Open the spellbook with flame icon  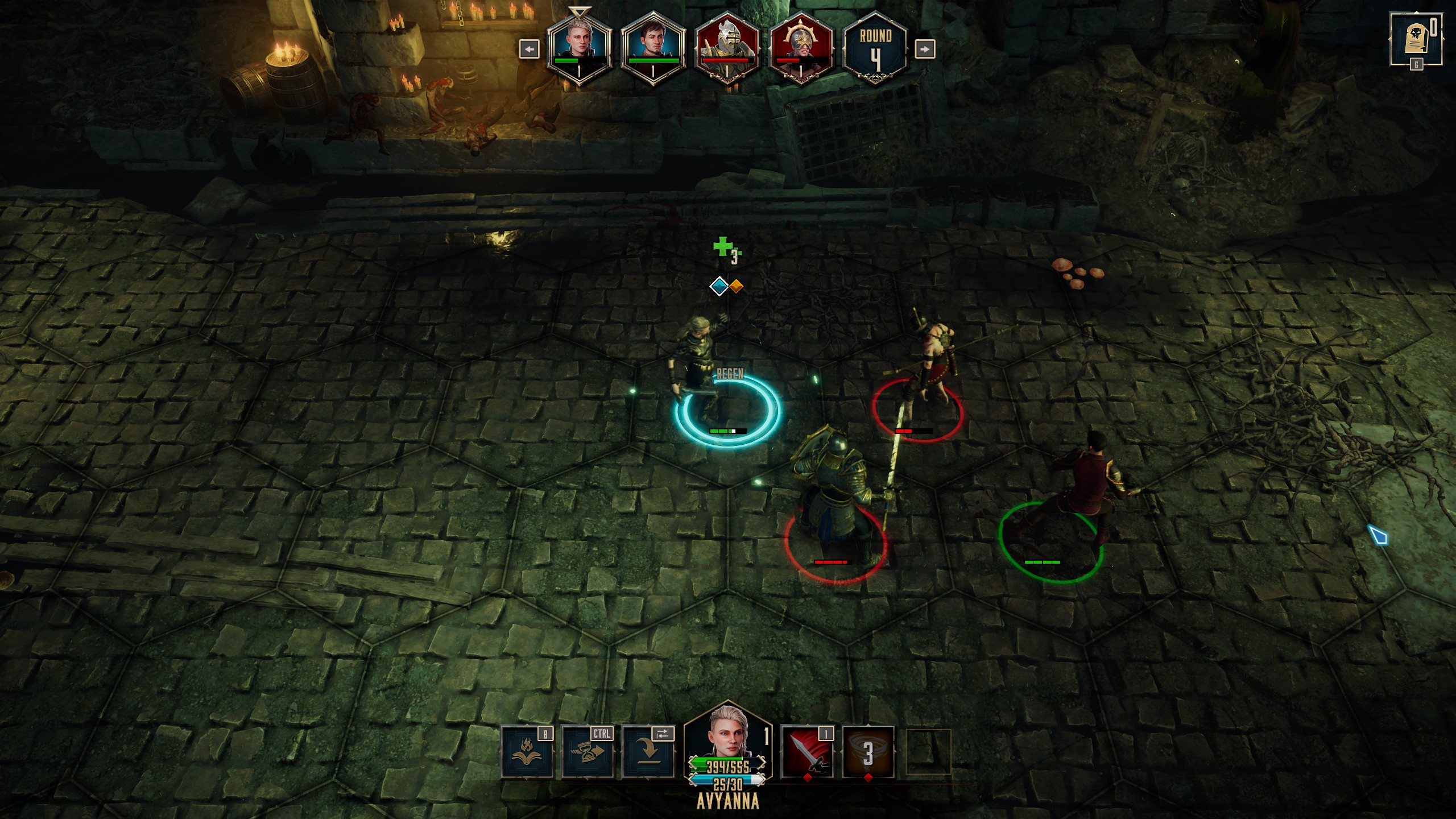(526, 753)
